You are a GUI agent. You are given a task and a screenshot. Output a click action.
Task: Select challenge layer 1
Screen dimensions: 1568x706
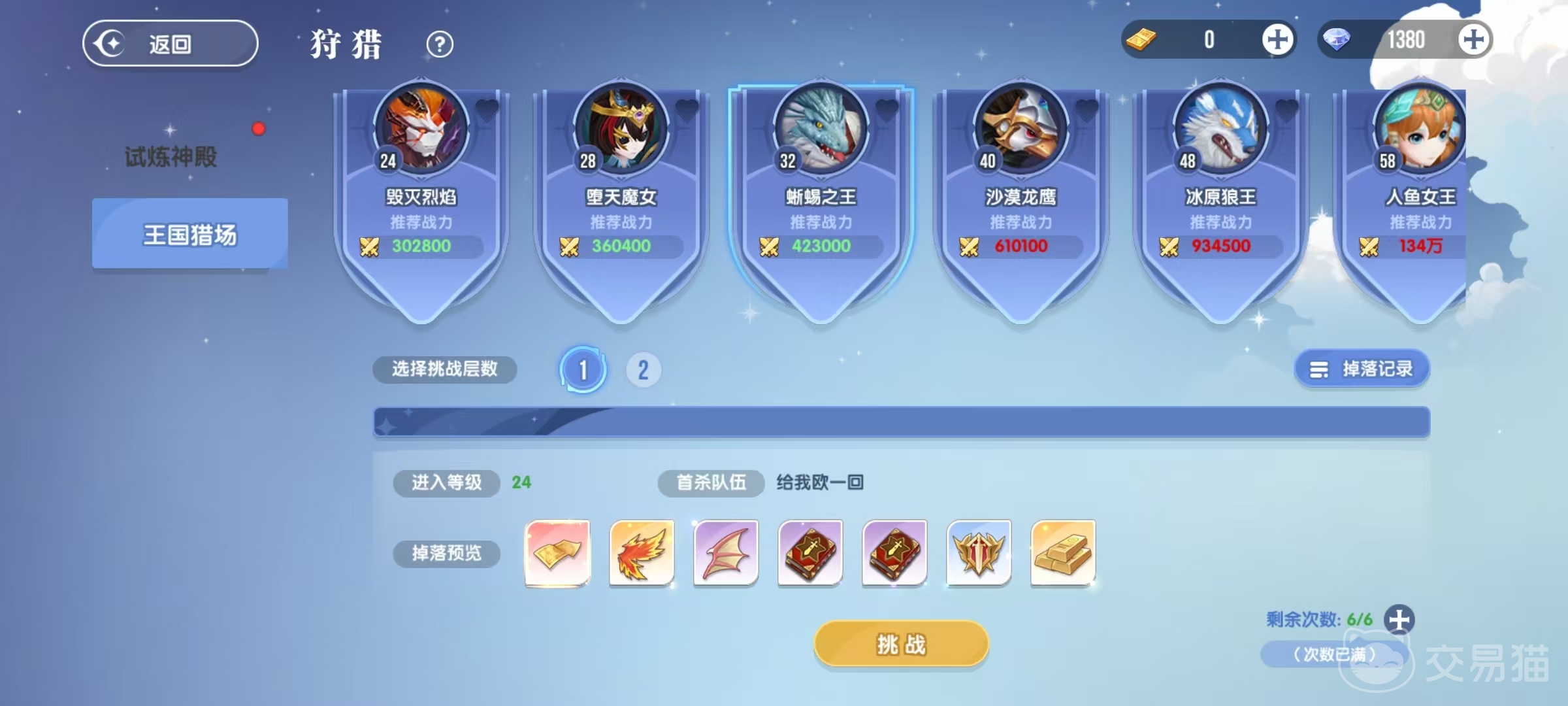[583, 369]
